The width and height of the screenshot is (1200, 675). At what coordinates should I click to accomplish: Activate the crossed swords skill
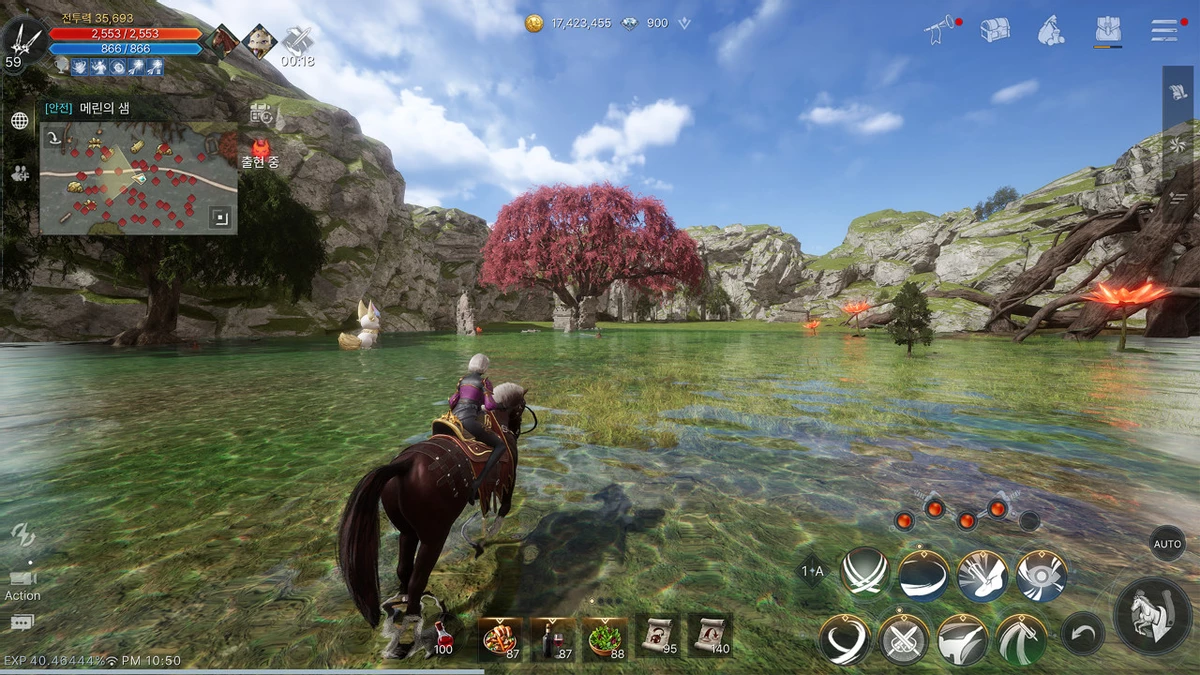pyautogui.click(x=904, y=639)
